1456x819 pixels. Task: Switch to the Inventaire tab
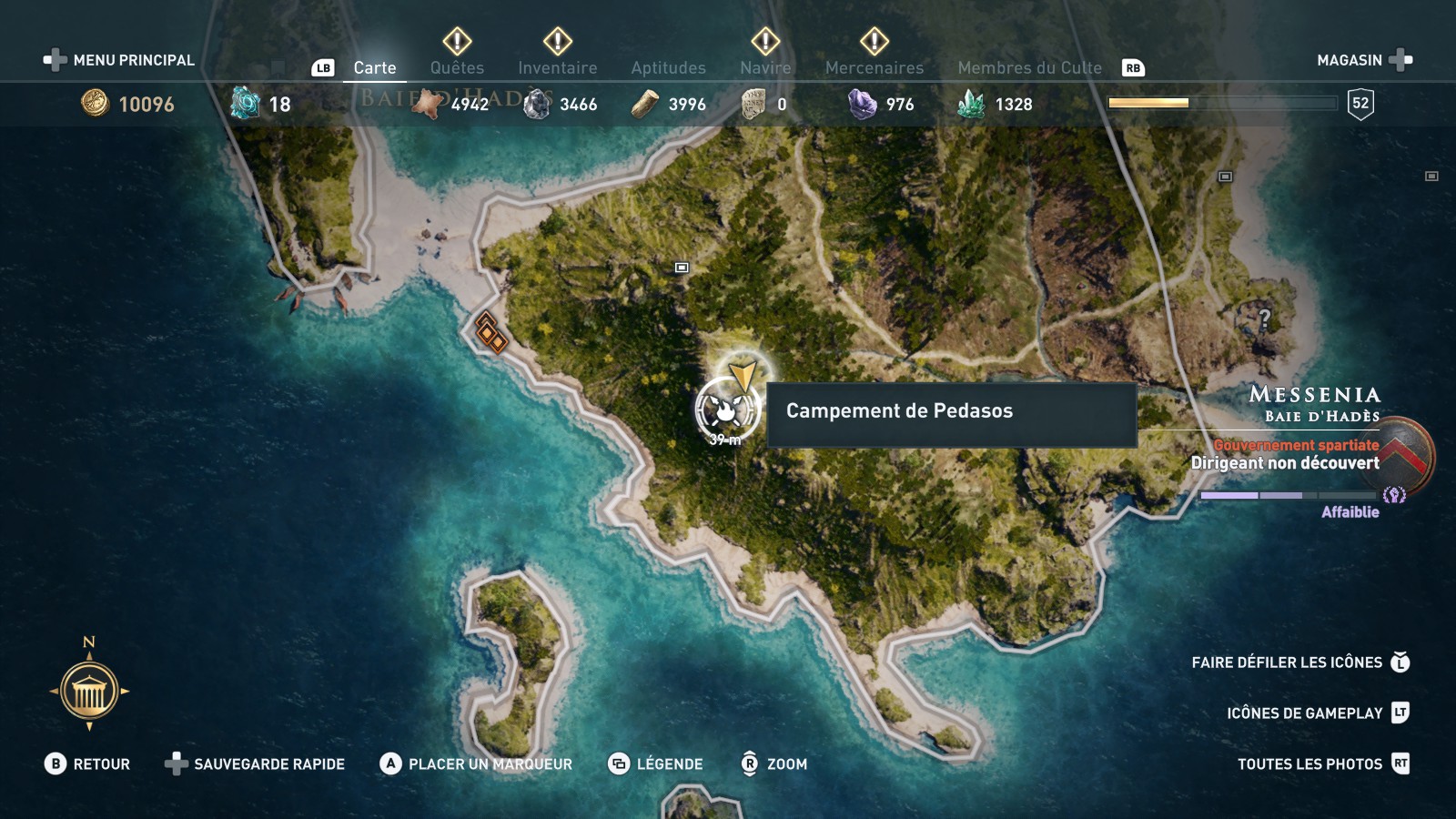557,67
